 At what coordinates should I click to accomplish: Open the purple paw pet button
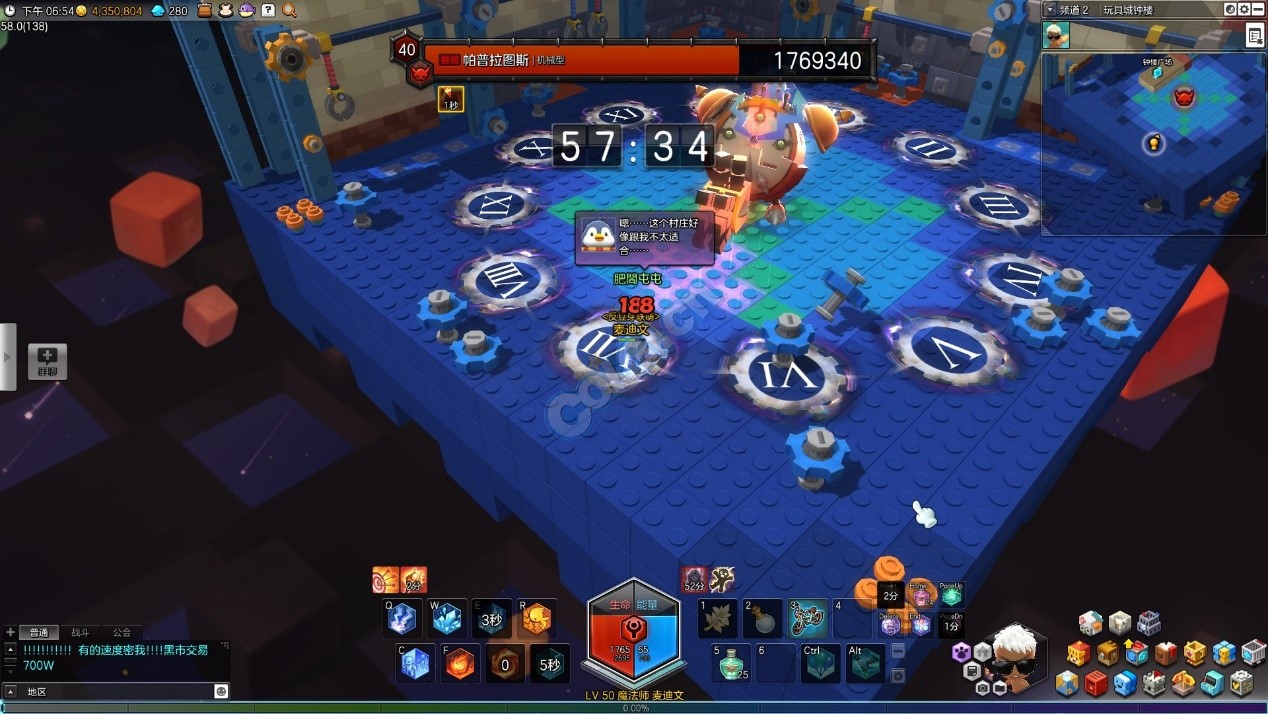pyautogui.click(x=962, y=652)
